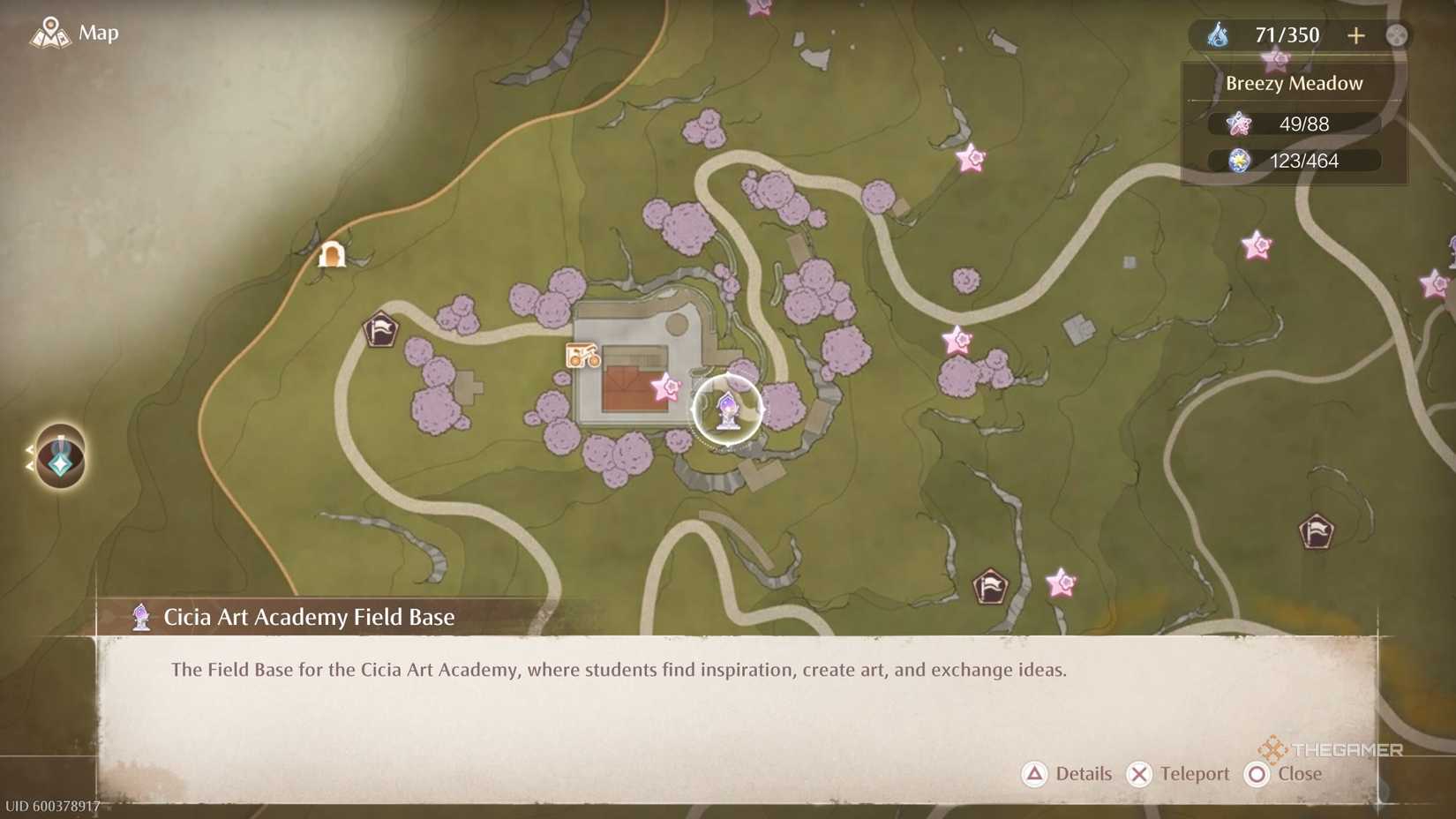
Task: Select the tramcar marker beside the Field Base building
Action: (x=582, y=357)
